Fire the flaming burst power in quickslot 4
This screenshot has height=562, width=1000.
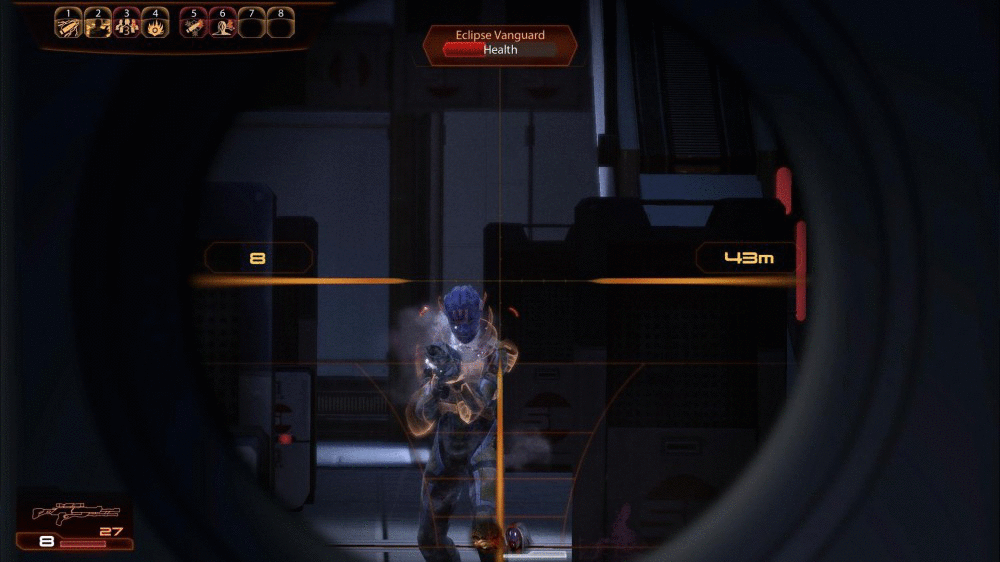pyautogui.click(x=155, y=24)
